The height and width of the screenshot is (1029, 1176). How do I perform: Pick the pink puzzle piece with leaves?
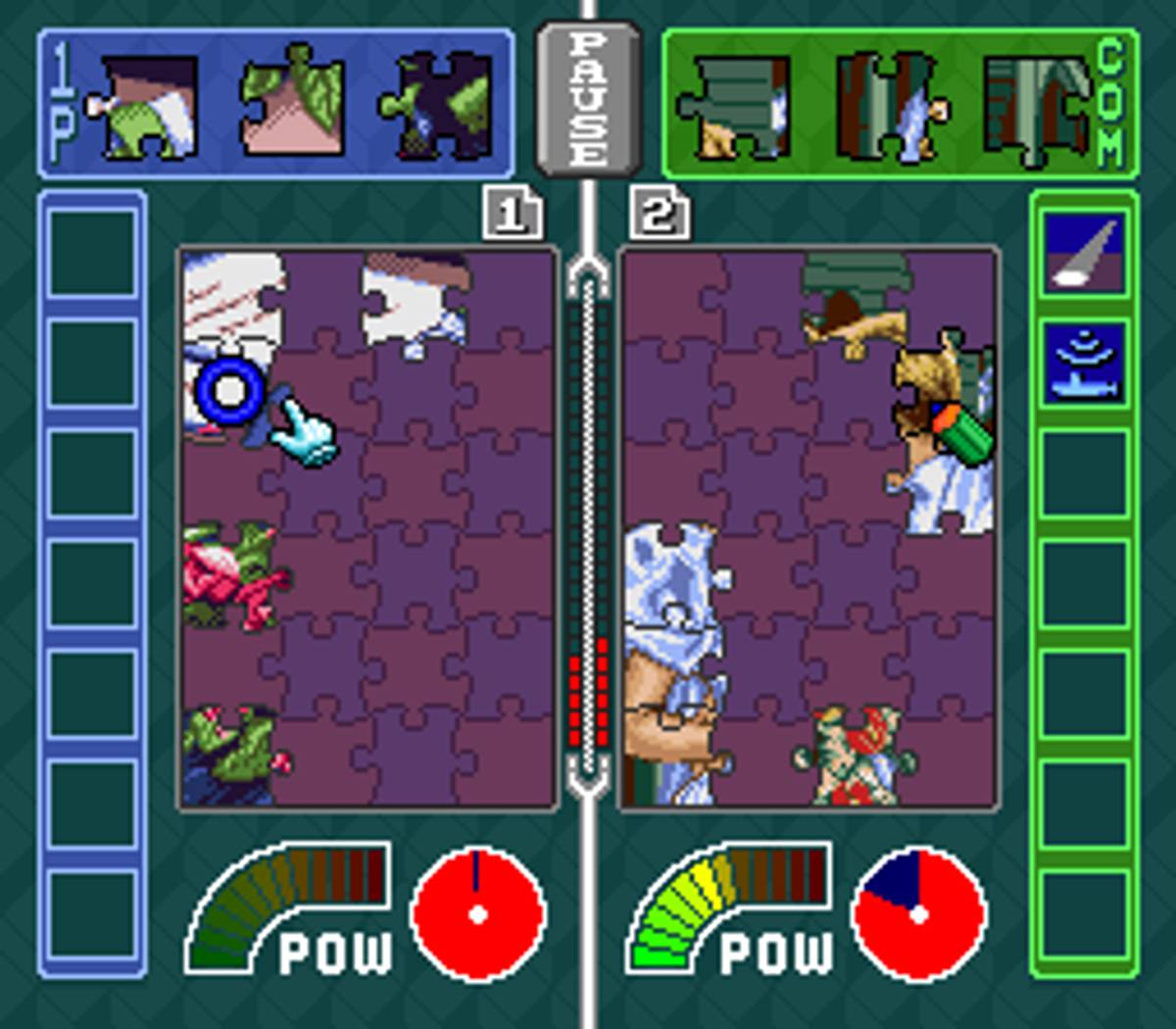[292, 103]
